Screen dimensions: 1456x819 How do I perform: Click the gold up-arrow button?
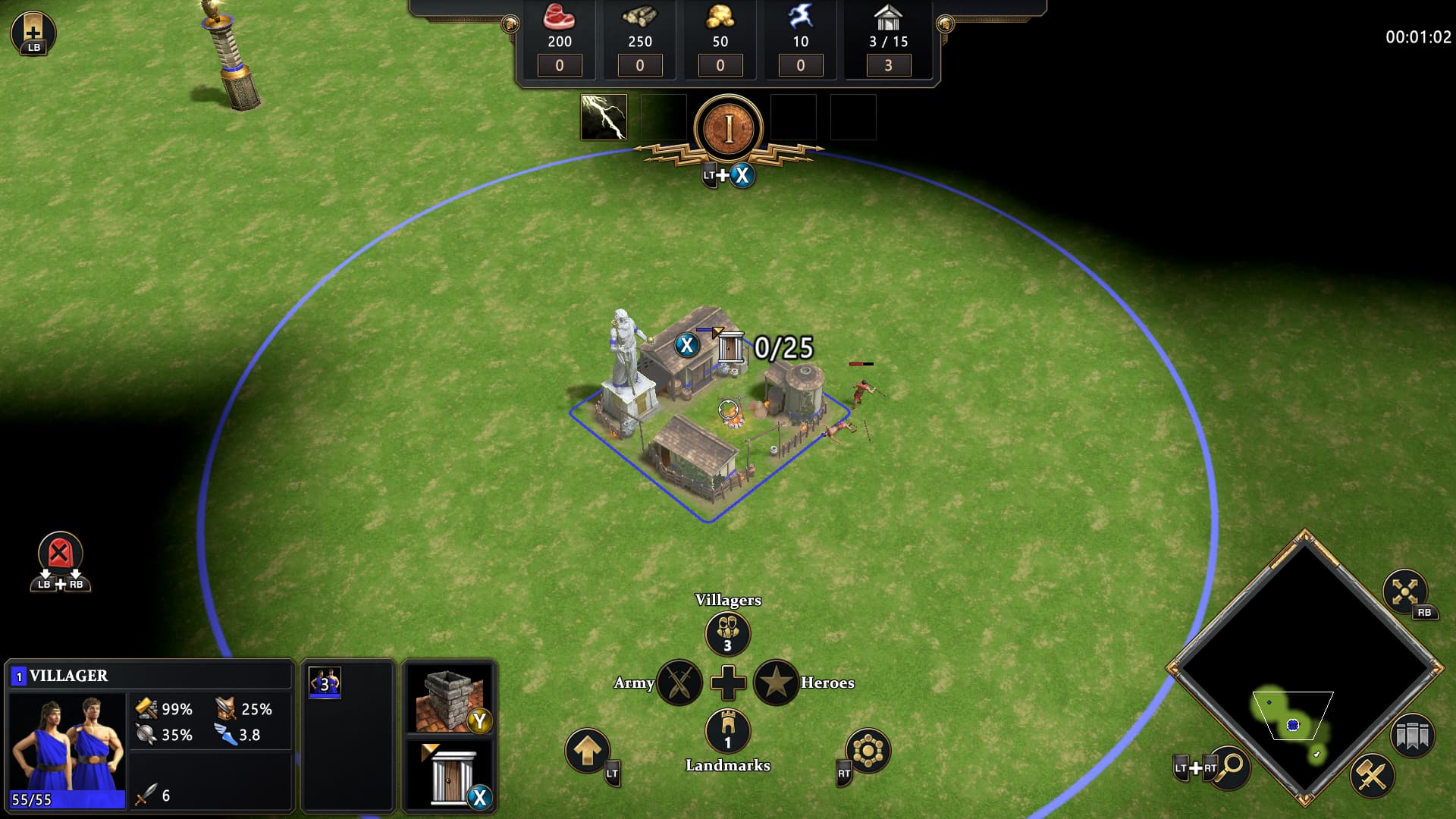tap(587, 751)
